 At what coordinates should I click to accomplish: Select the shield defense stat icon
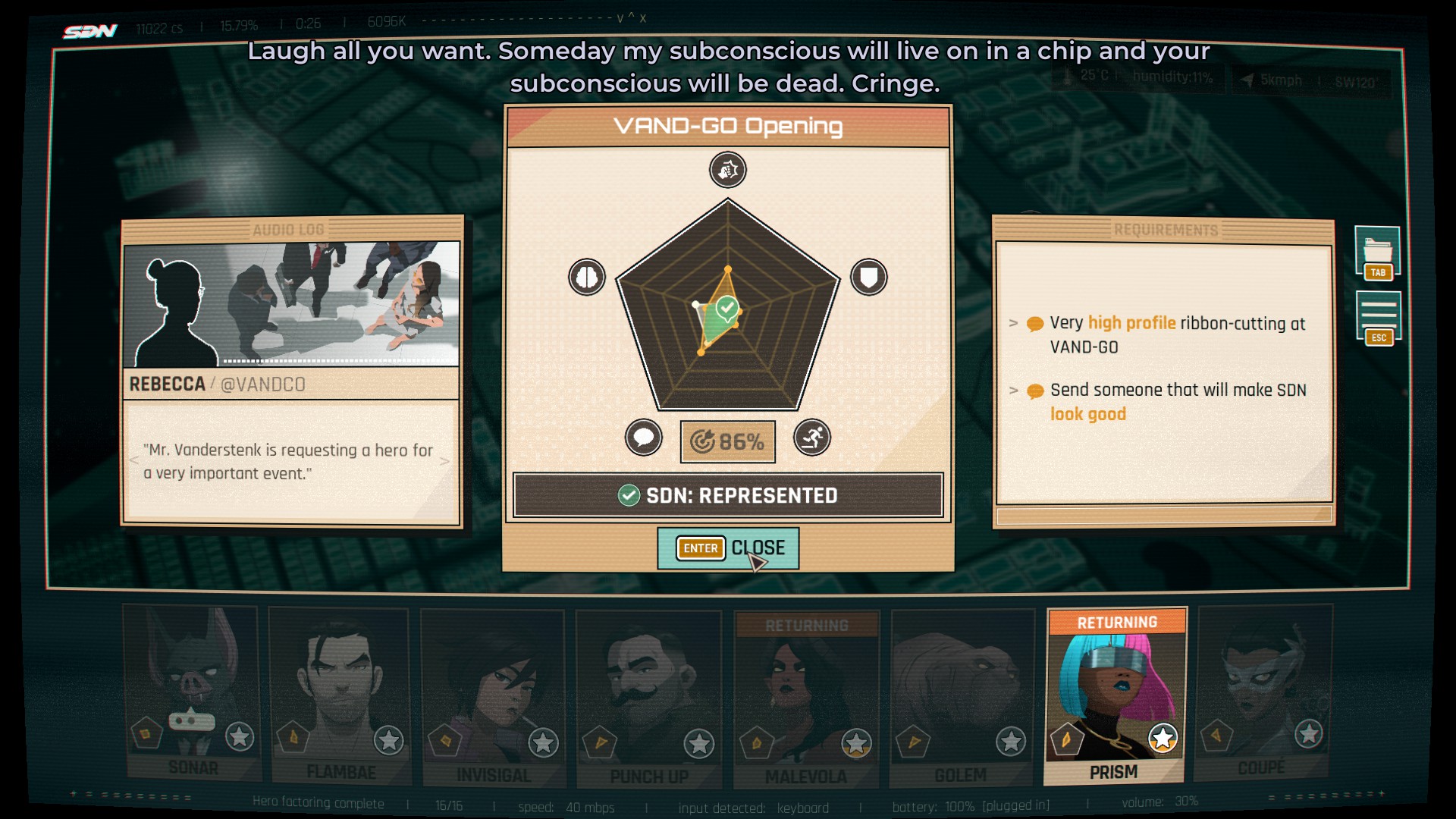869,277
